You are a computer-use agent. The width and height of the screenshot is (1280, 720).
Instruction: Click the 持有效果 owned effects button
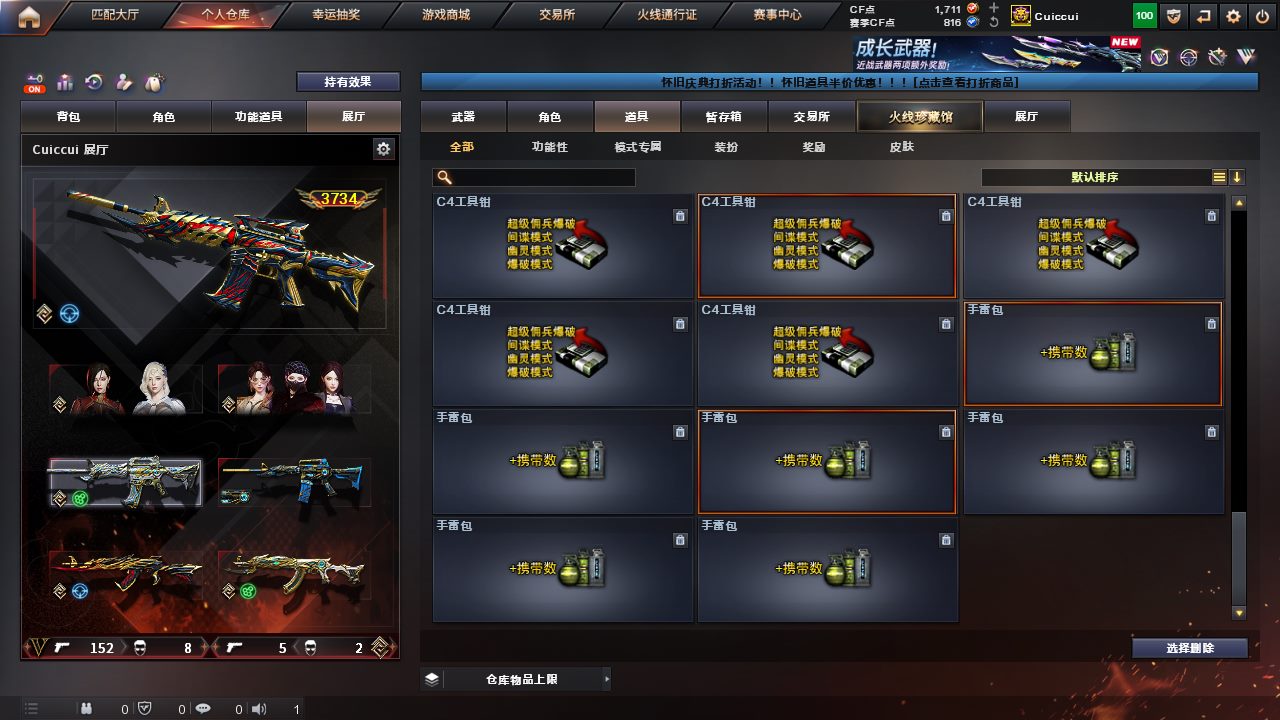pyautogui.click(x=347, y=82)
